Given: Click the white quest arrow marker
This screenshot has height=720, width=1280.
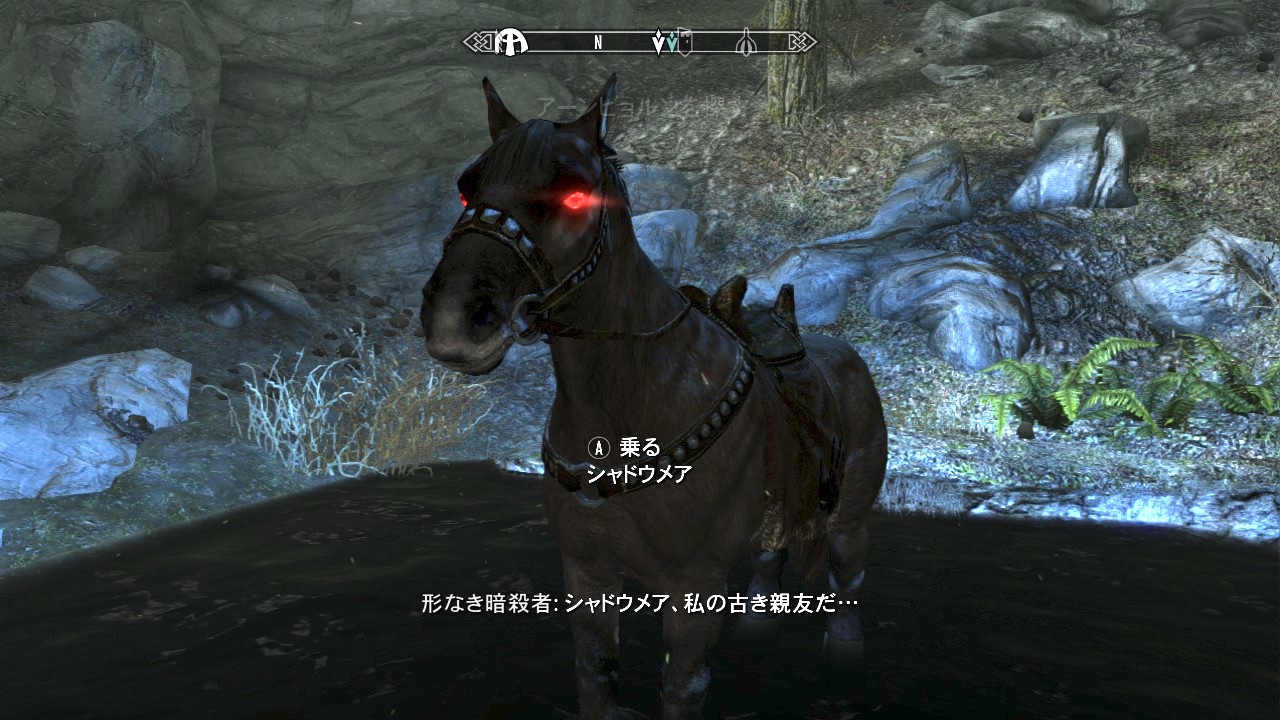Looking at the screenshot, I should pyautogui.click(x=658, y=44).
